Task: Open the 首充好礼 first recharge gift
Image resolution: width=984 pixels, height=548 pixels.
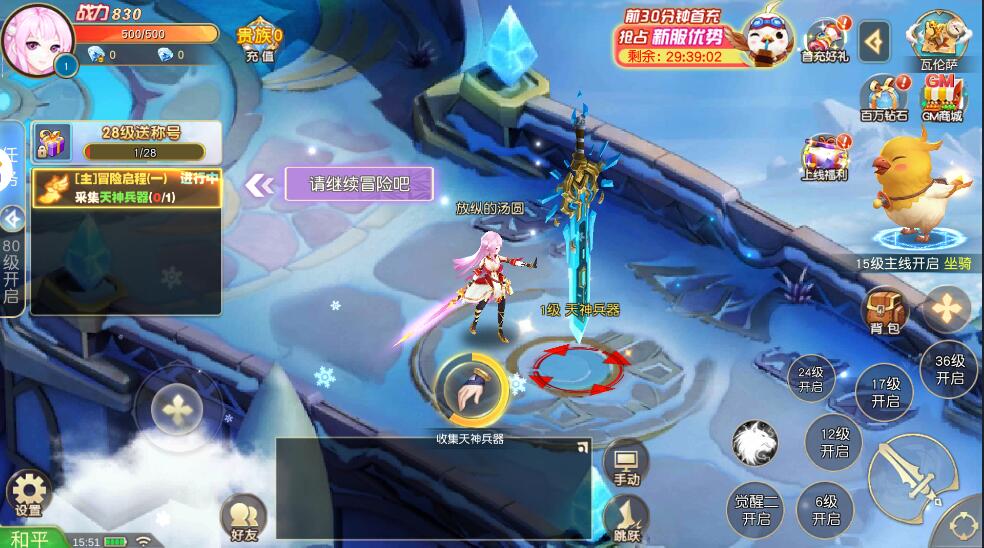Action: [x=824, y=39]
